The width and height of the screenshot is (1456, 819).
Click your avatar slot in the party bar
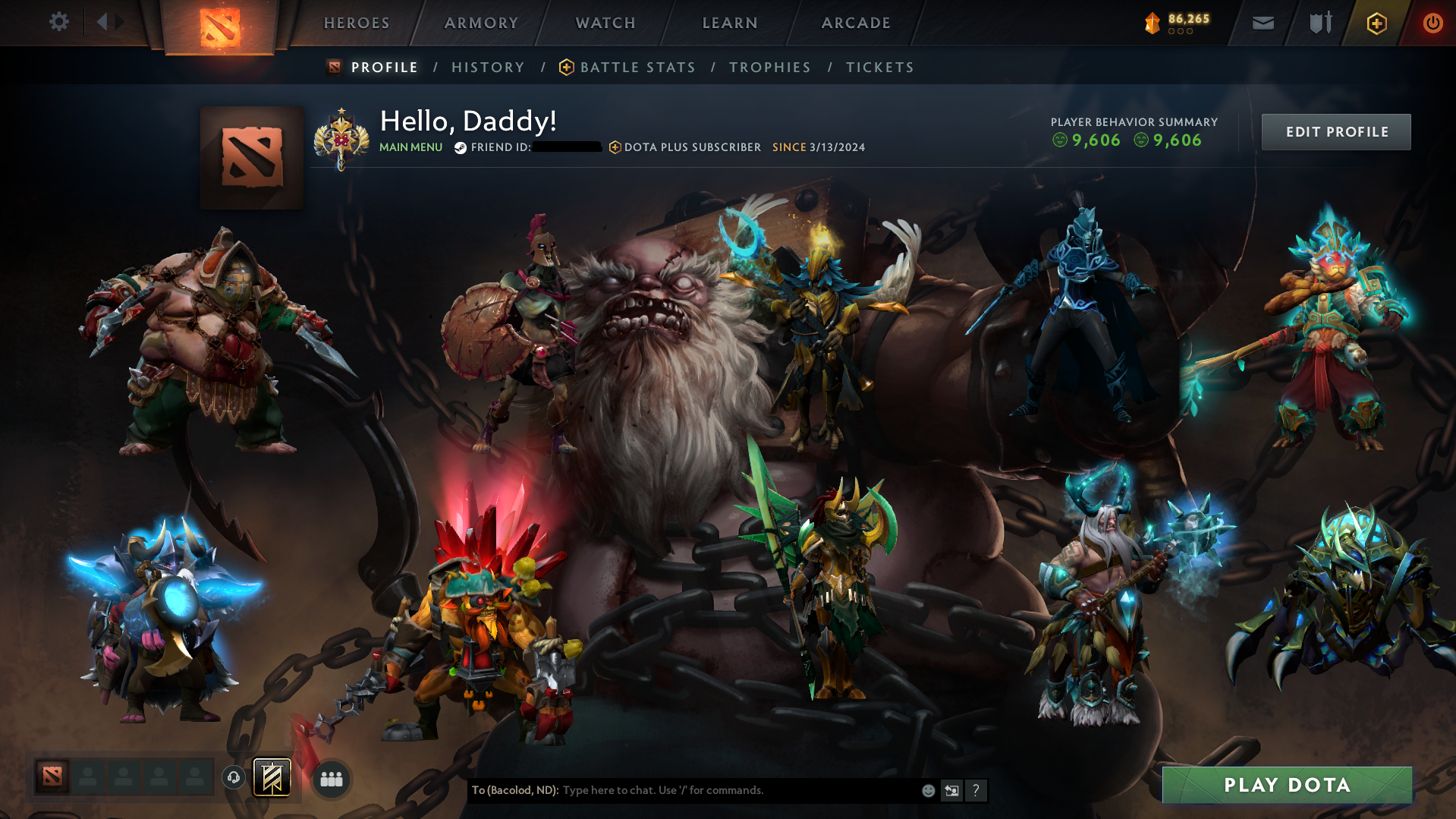[52, 777]
